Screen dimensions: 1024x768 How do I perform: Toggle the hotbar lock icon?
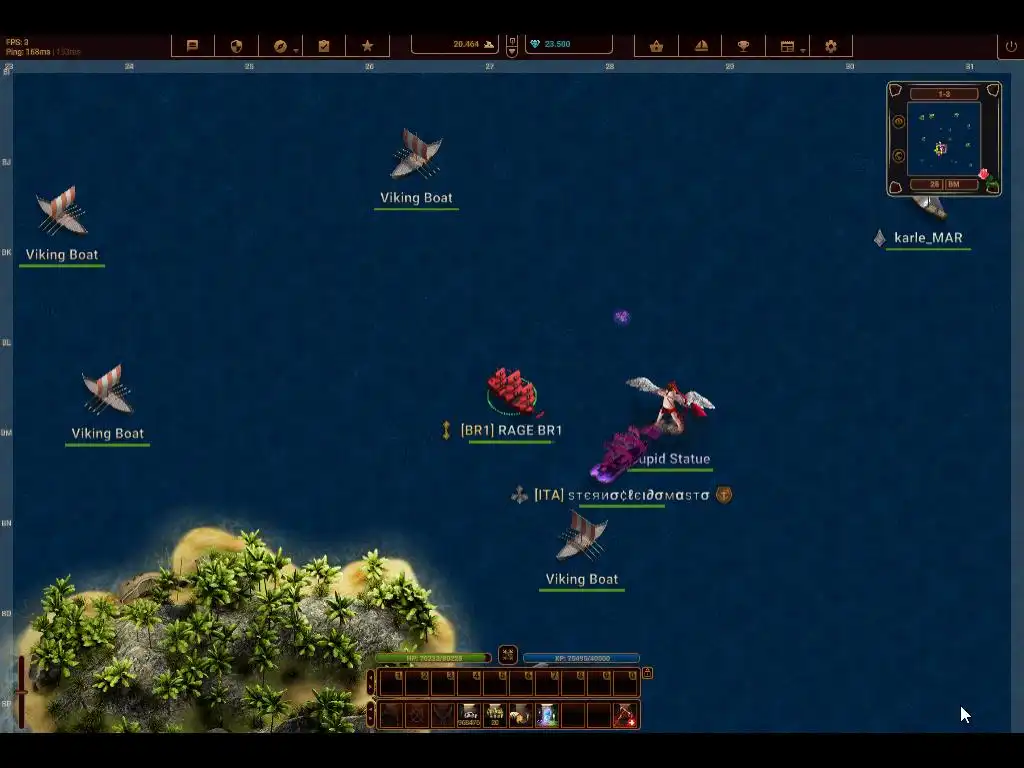pos(647,673)
